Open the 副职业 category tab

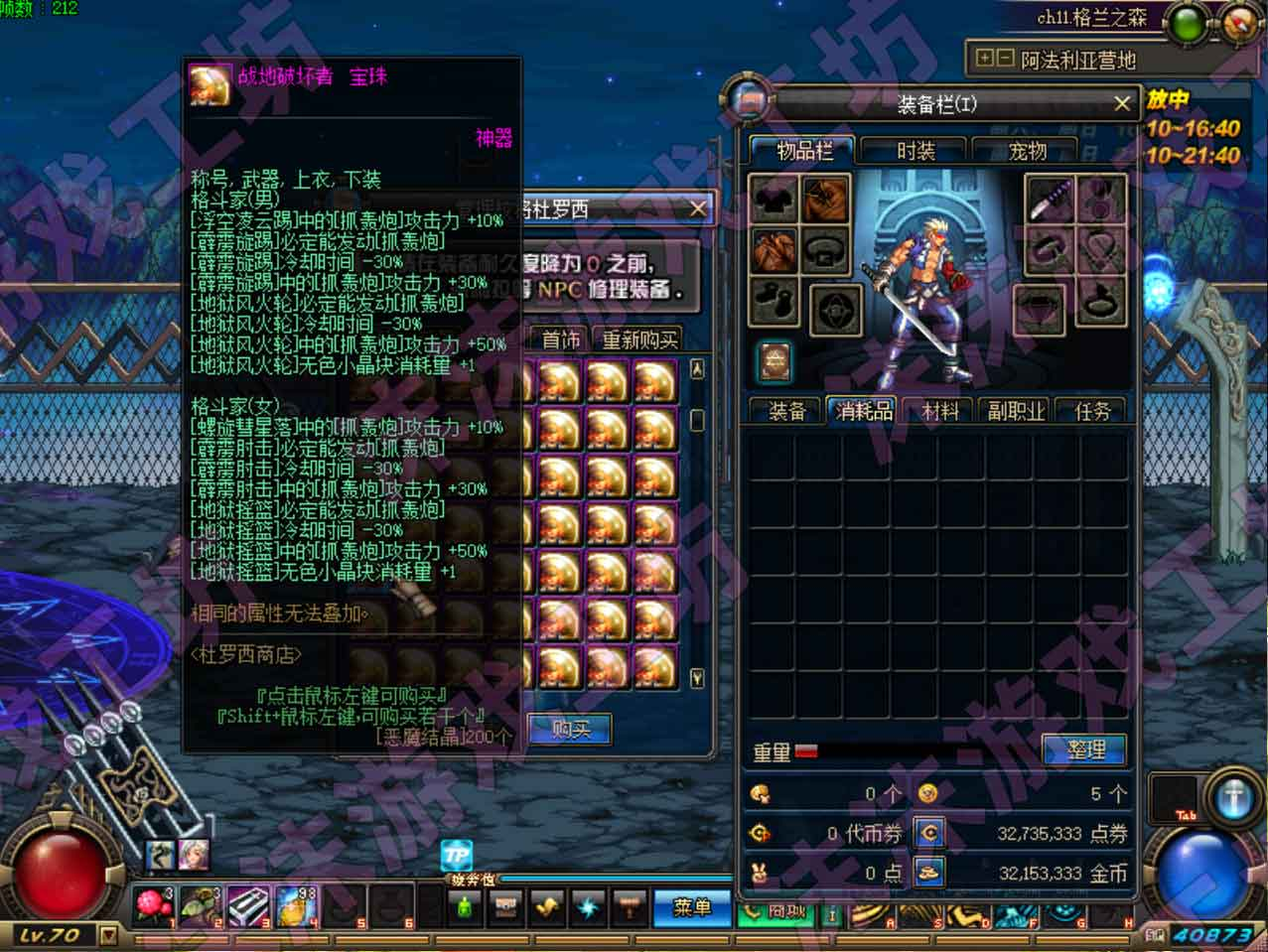coord(1016,411)
